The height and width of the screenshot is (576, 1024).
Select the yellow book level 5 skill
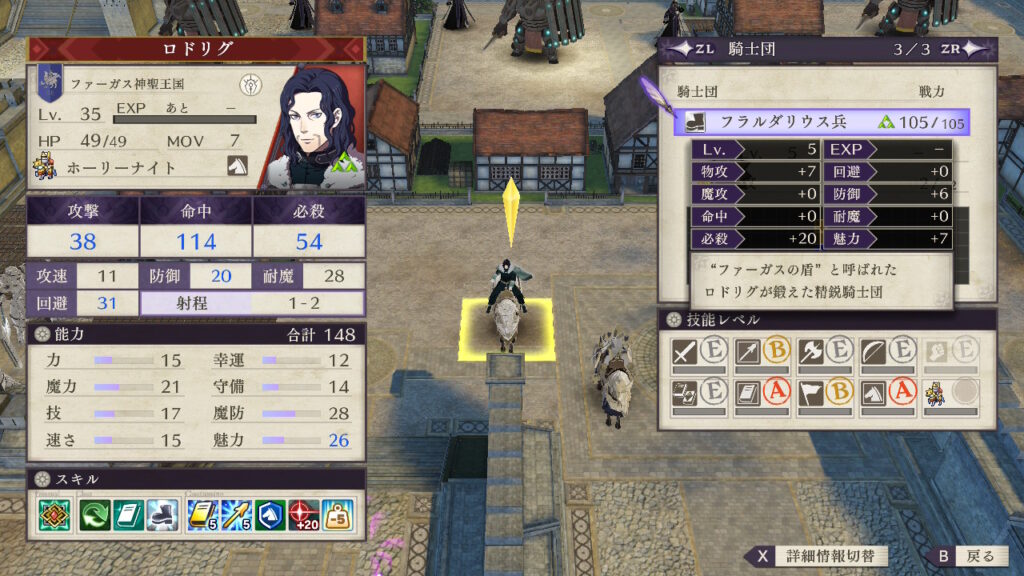tap(202, 514)
